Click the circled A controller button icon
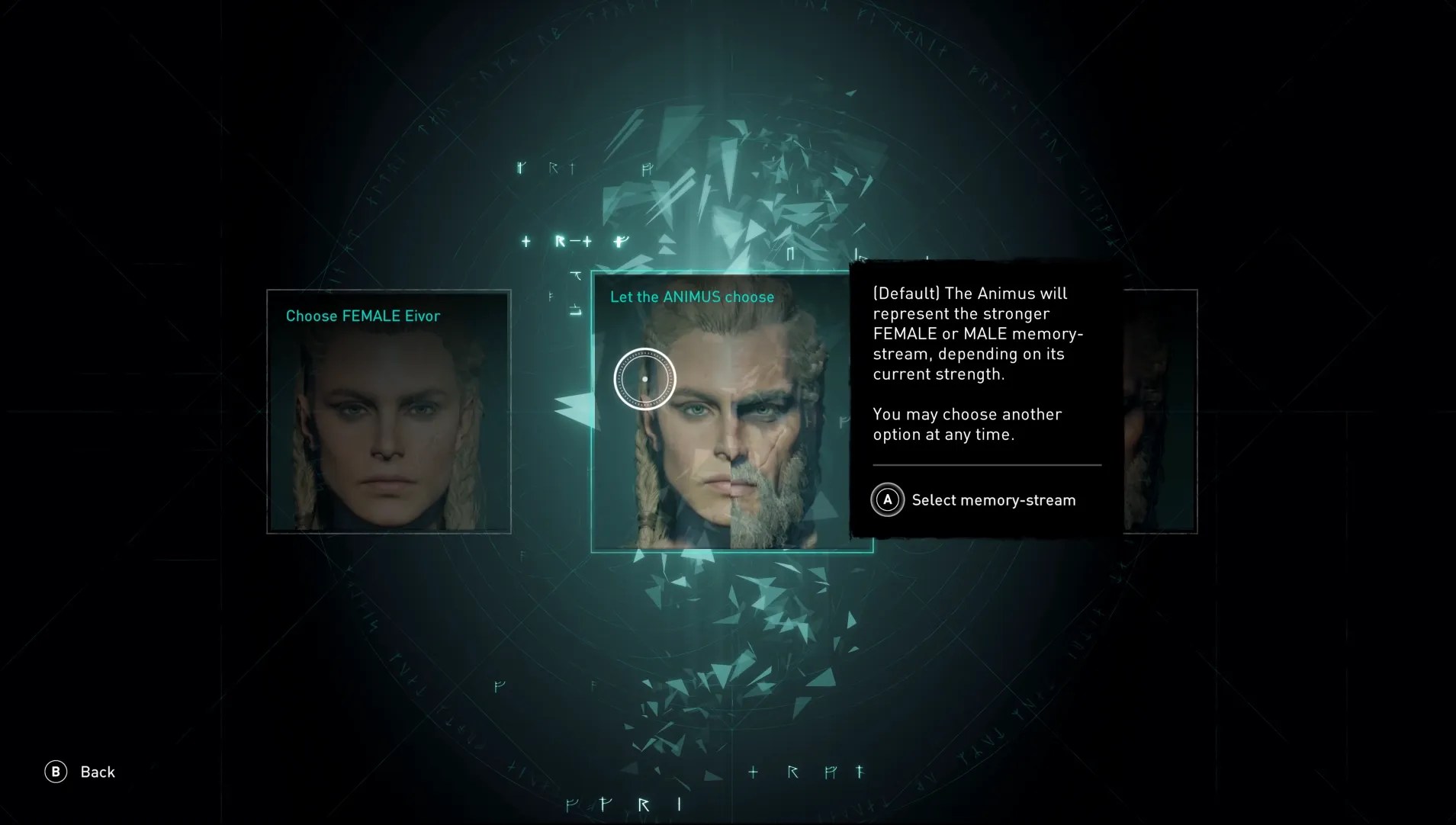Viewport: 1456px width, 825px height. click(888, 500)
